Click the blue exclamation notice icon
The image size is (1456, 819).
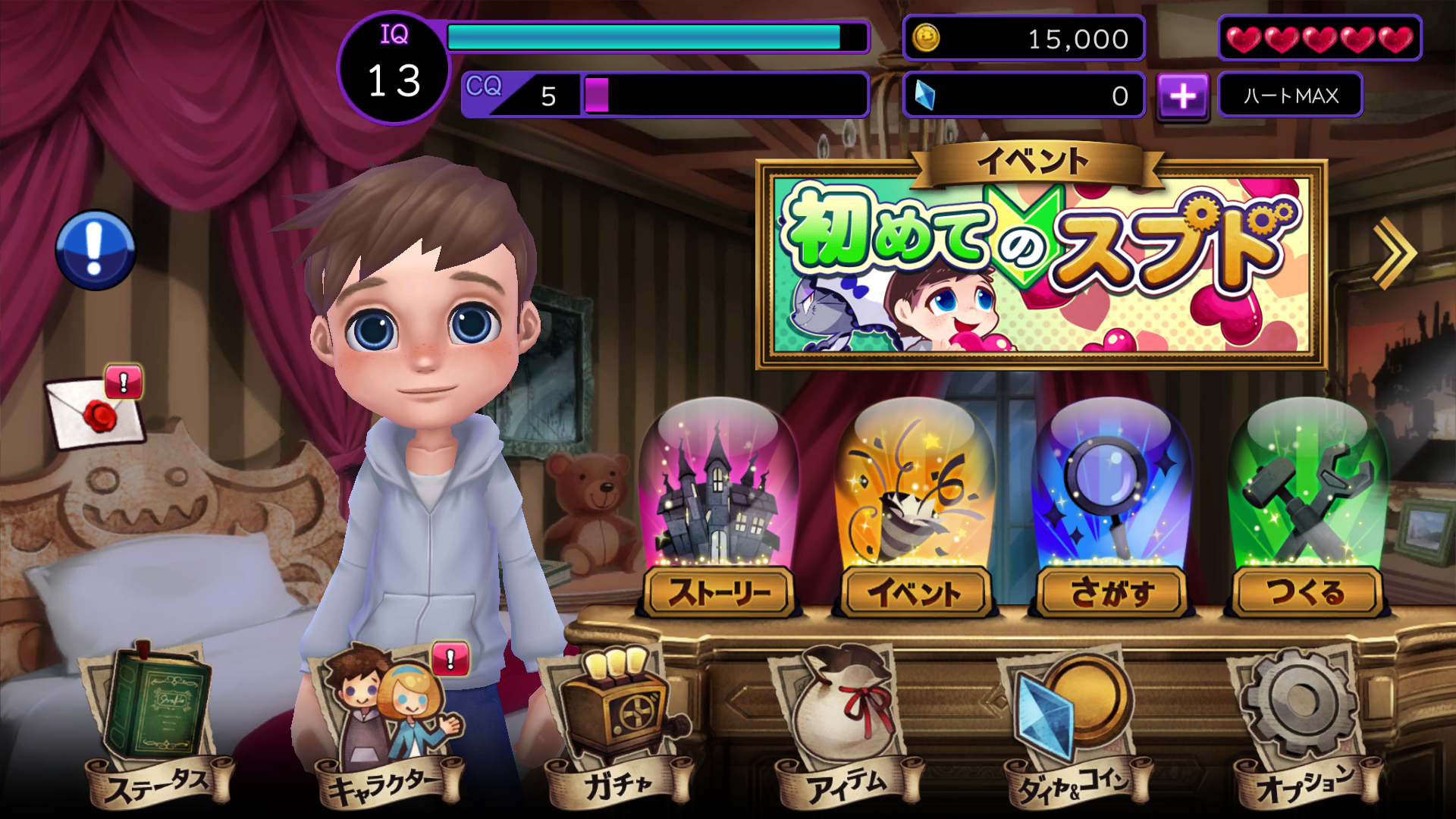click(x=96, y=250)
